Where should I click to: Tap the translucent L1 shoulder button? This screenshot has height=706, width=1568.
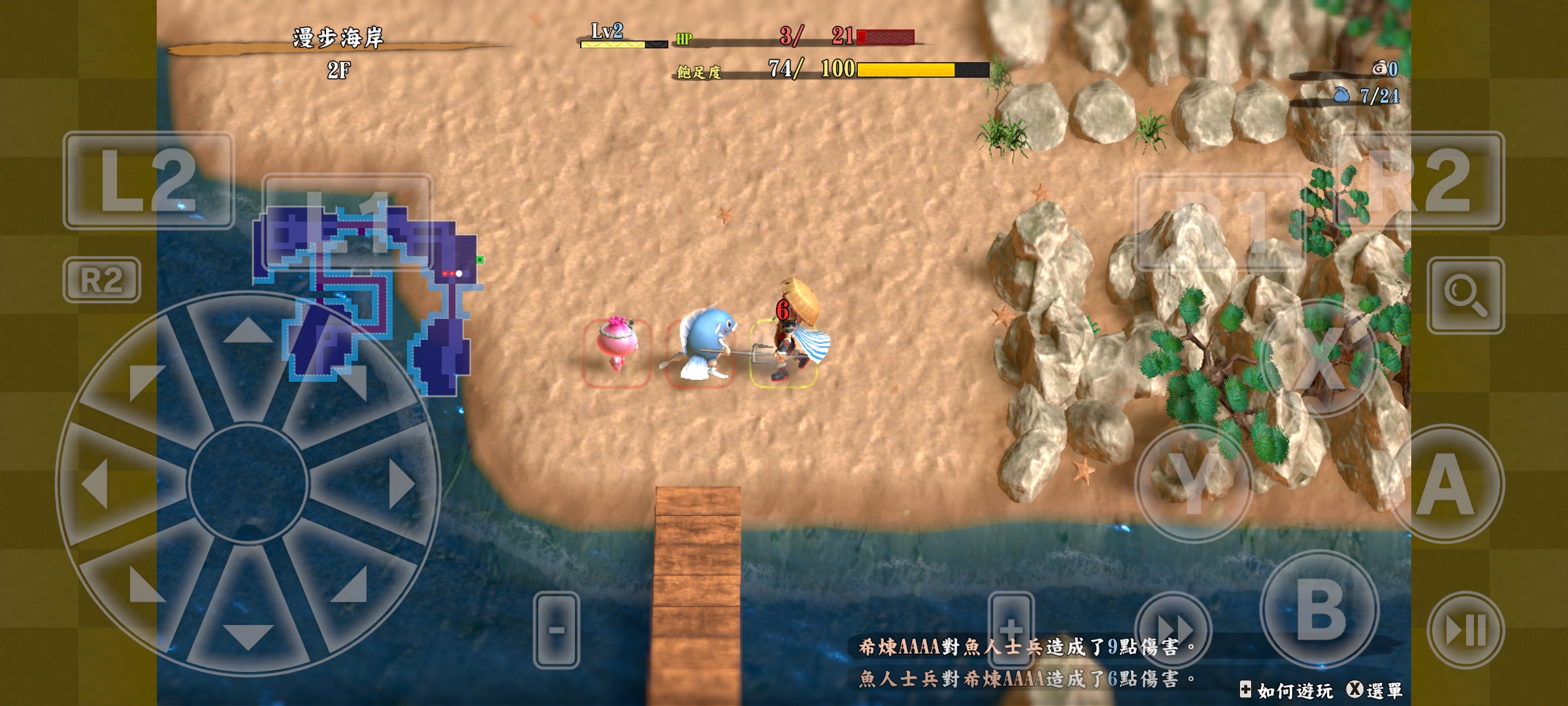[347, 222]
